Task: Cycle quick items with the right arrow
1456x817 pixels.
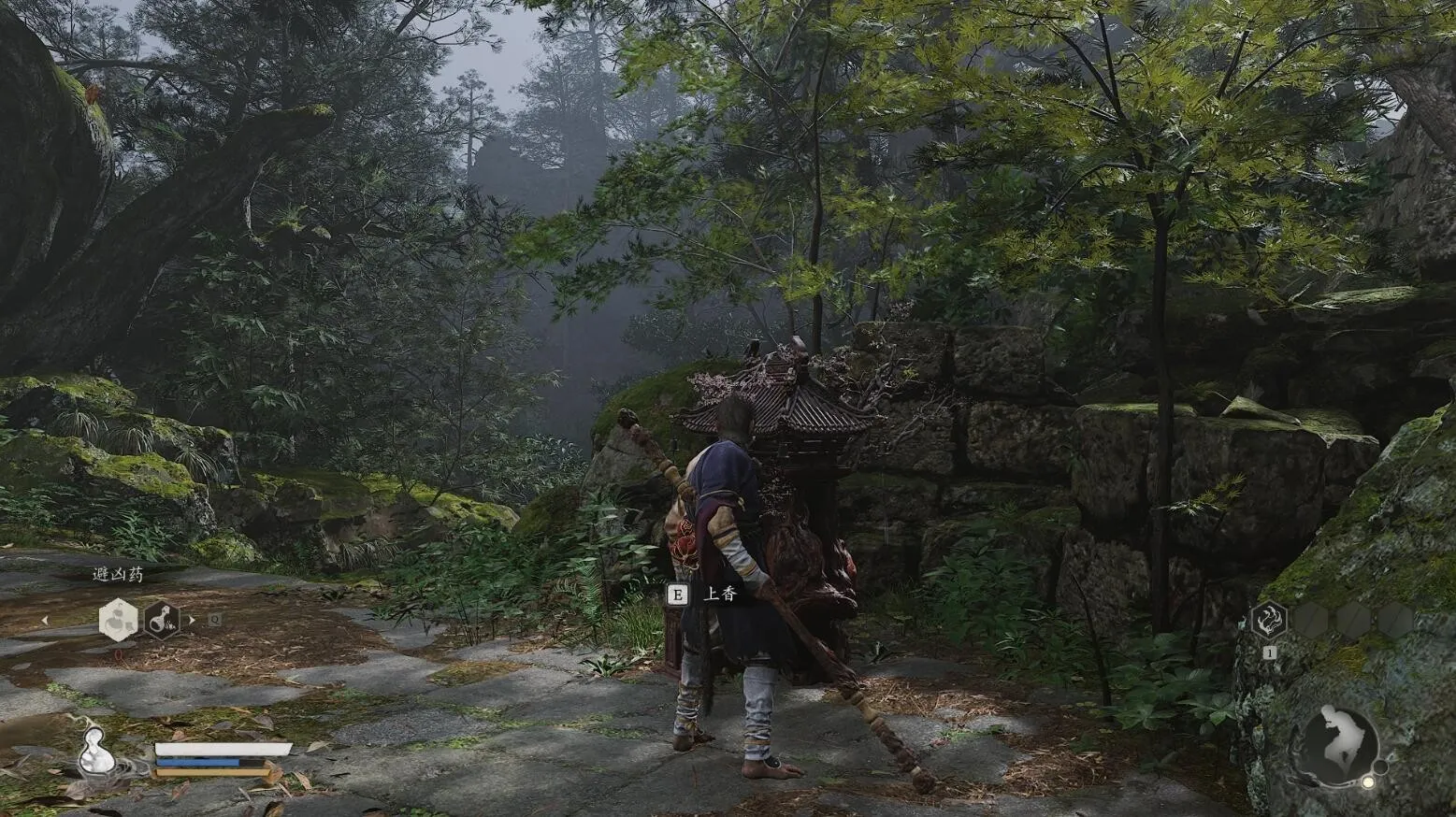Action: [x=193, y=620]
